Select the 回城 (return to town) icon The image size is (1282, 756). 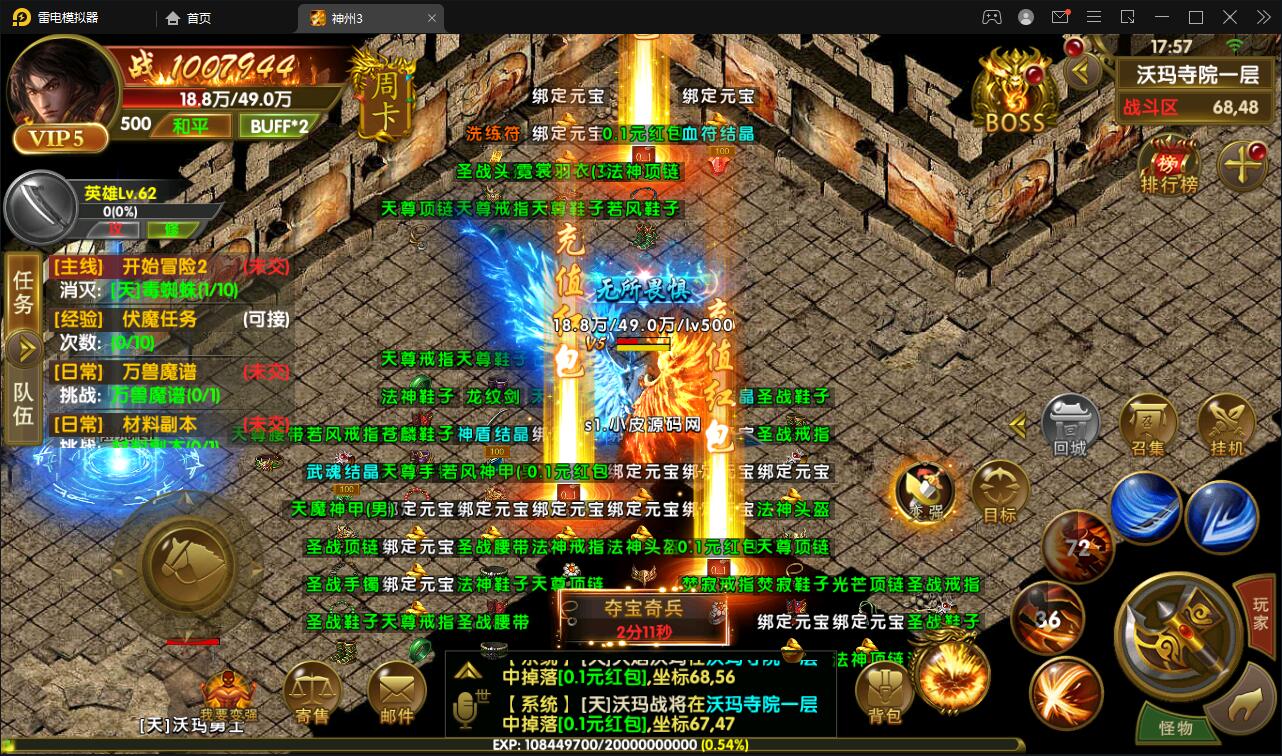tap(1069, 425)
